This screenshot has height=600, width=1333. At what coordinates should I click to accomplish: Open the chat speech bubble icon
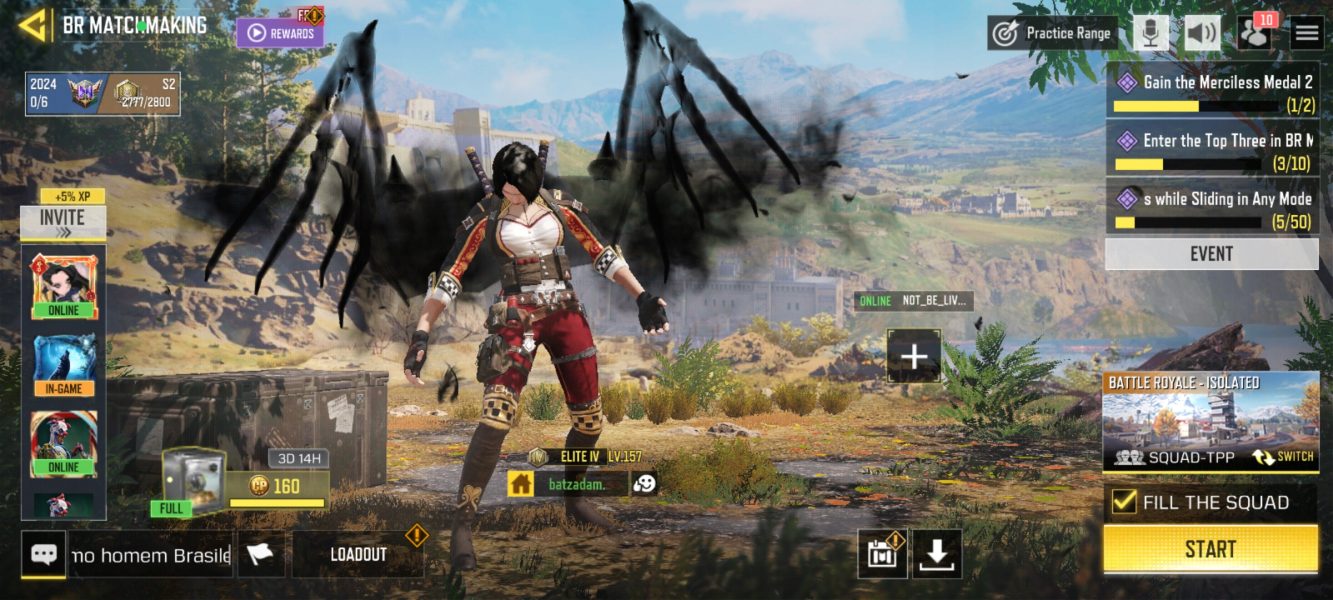coord(43,554)
